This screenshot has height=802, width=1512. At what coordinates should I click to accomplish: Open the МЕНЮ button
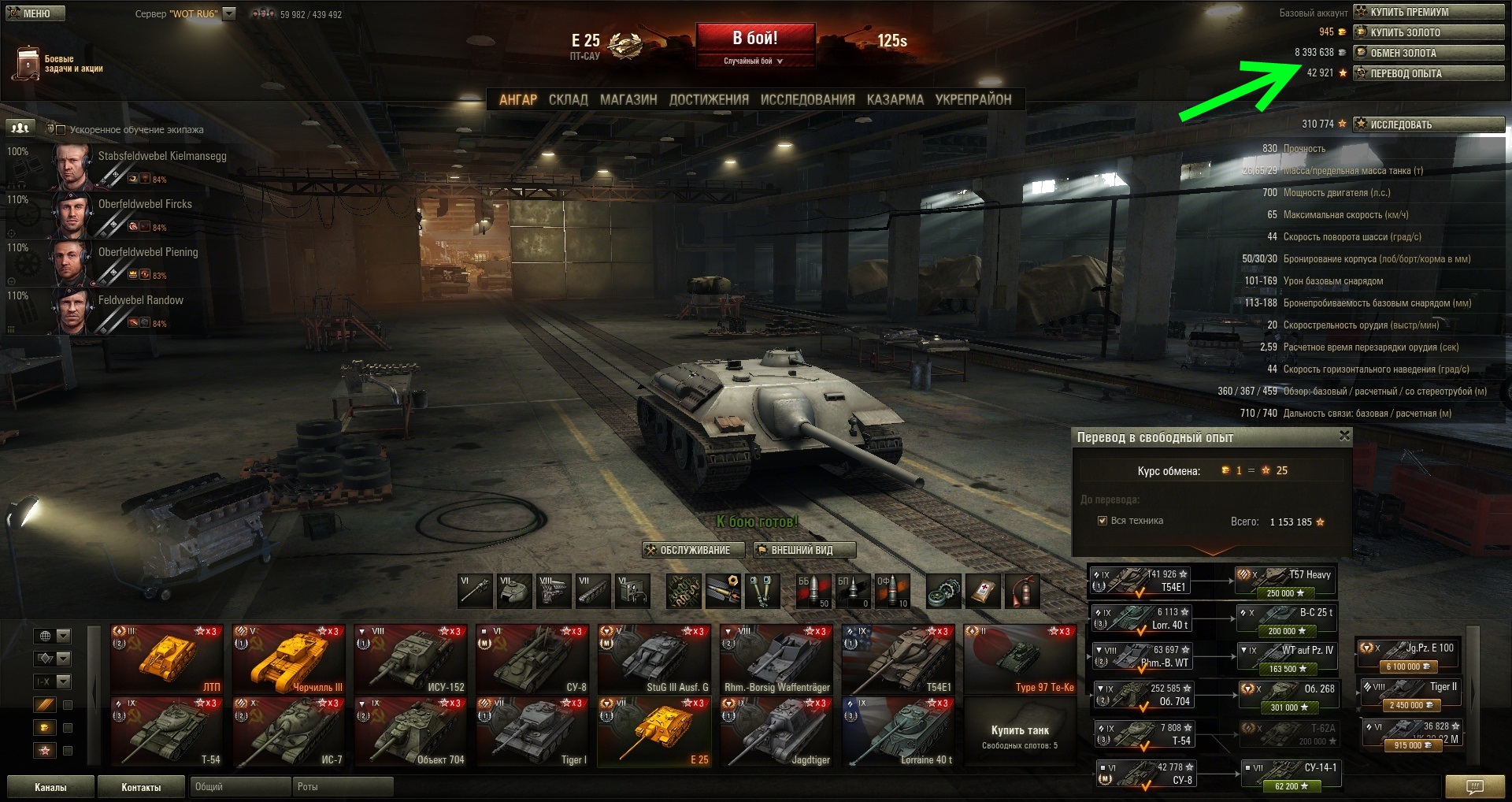[35, 13]
